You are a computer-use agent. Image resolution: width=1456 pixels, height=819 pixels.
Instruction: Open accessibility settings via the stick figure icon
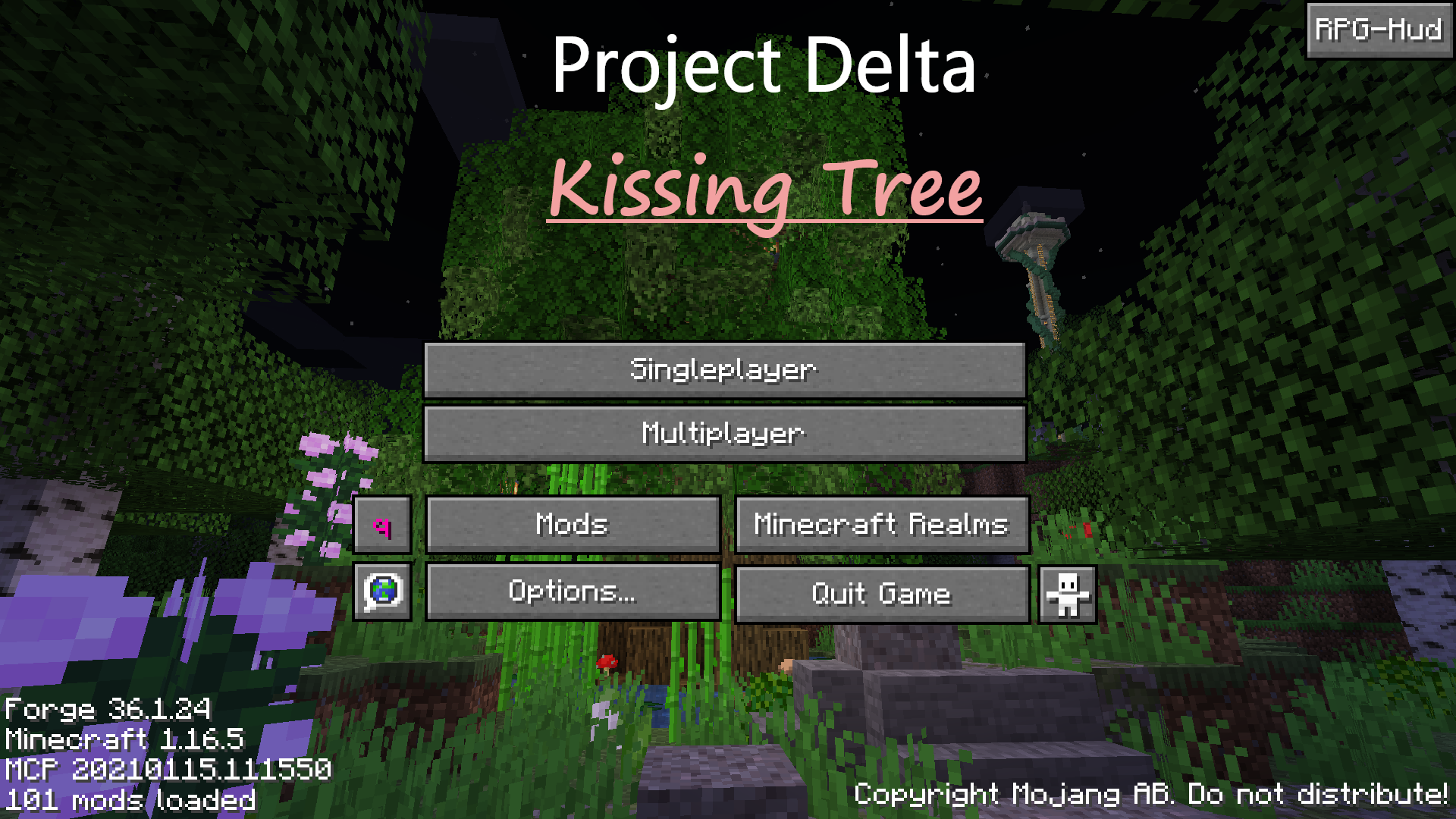coord(1068,594)
